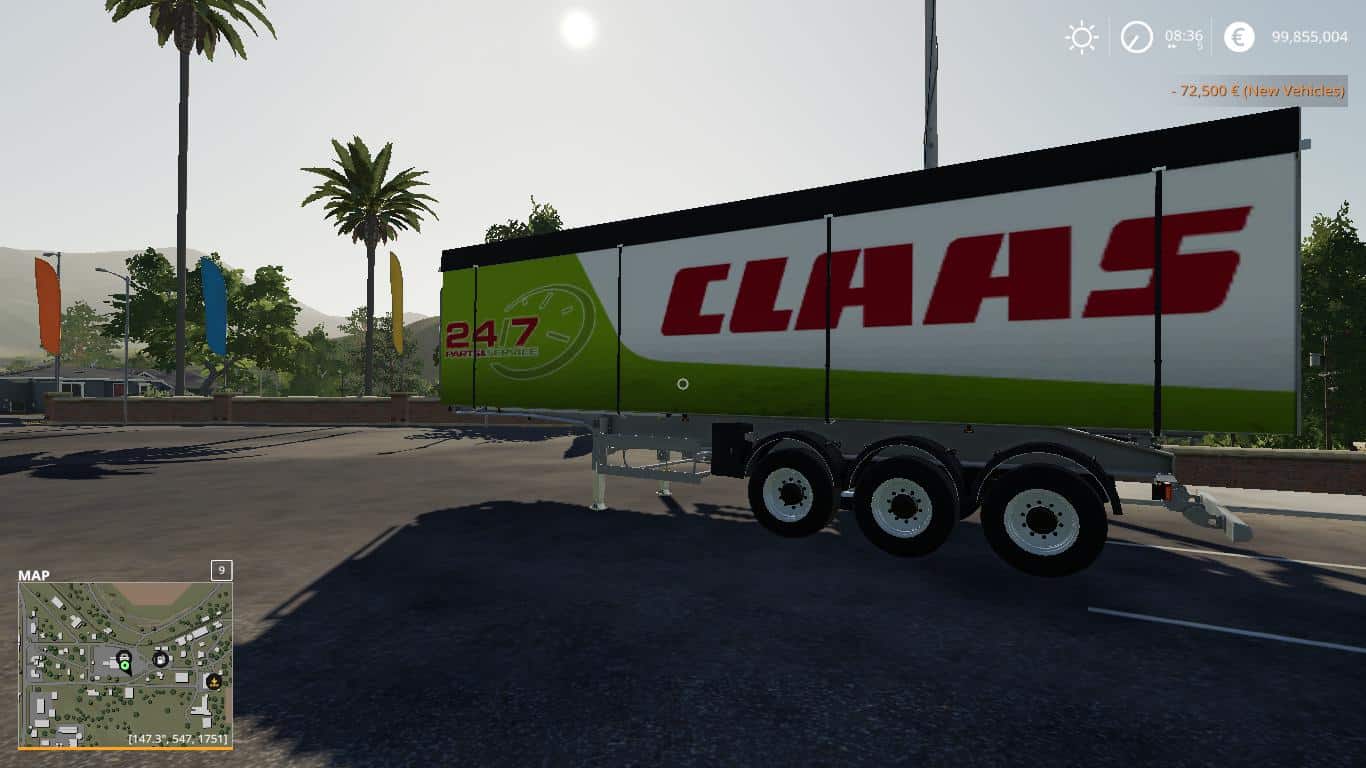Click the MAP title label
The width and height of the screenshot is (1366, 768).
click(x=34, y=574)
